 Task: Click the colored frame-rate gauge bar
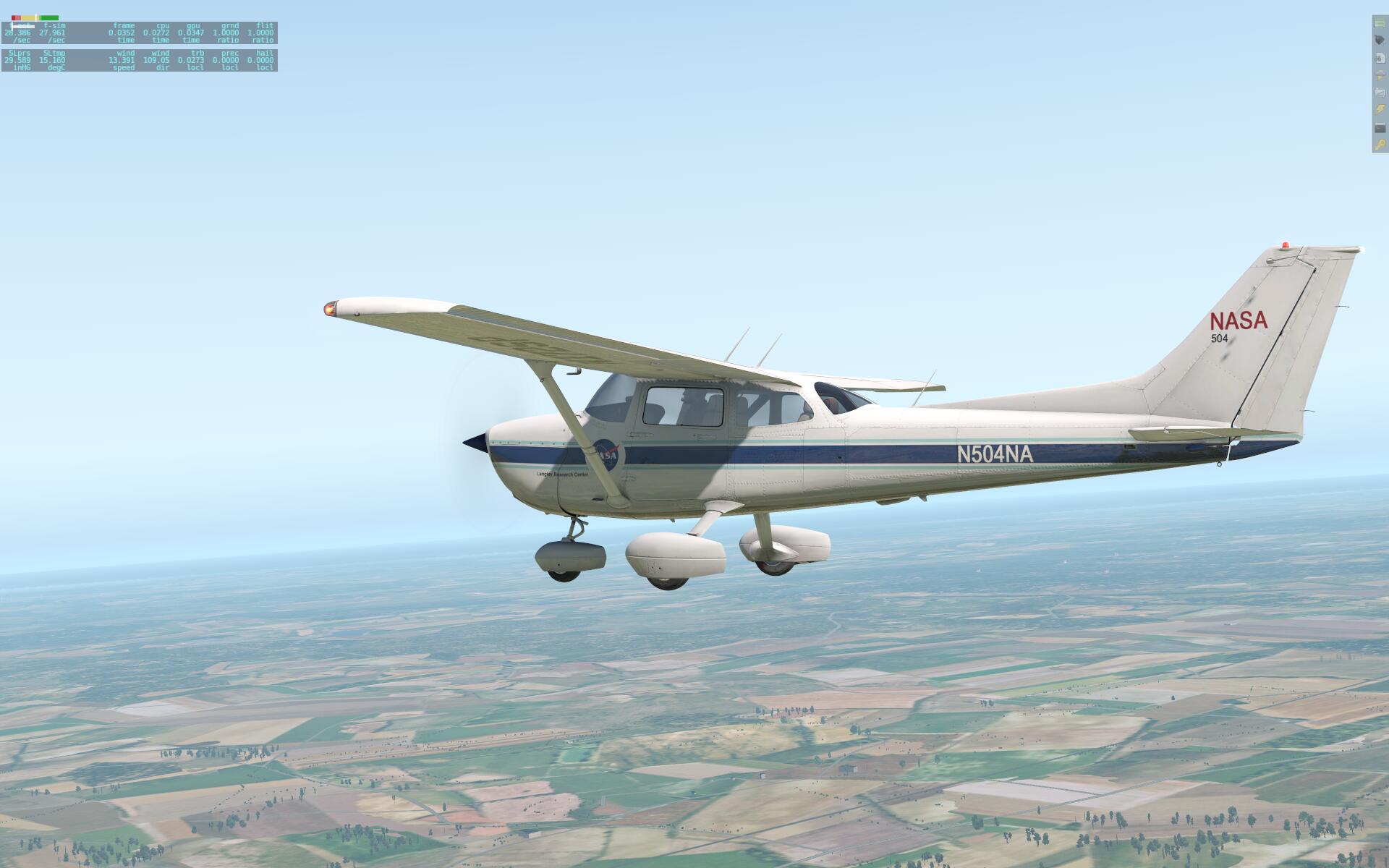coord(35,17)
